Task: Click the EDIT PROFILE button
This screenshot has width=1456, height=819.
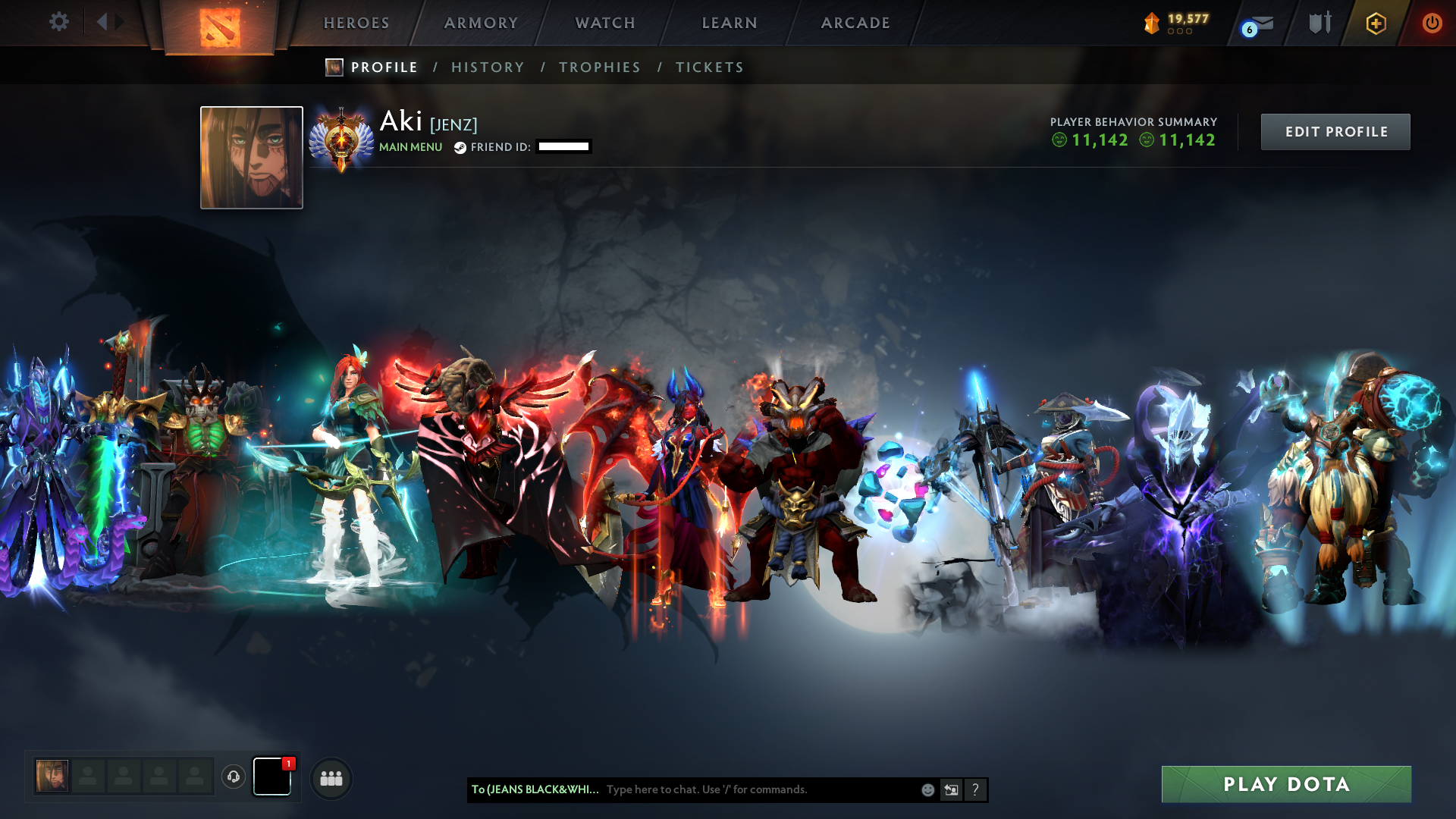Action: (x=1335, y=131)
